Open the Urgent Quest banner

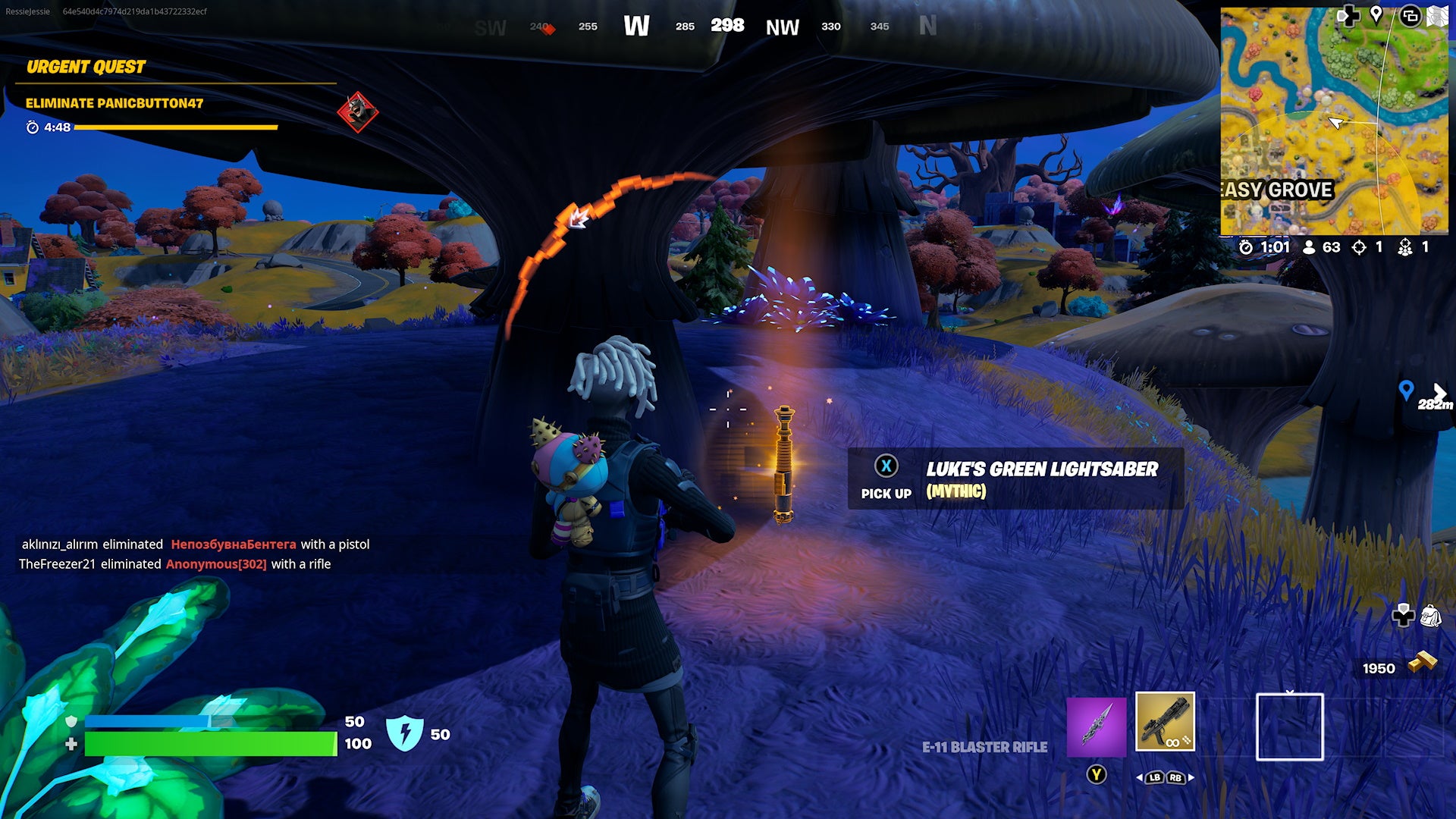click(86, 67)
